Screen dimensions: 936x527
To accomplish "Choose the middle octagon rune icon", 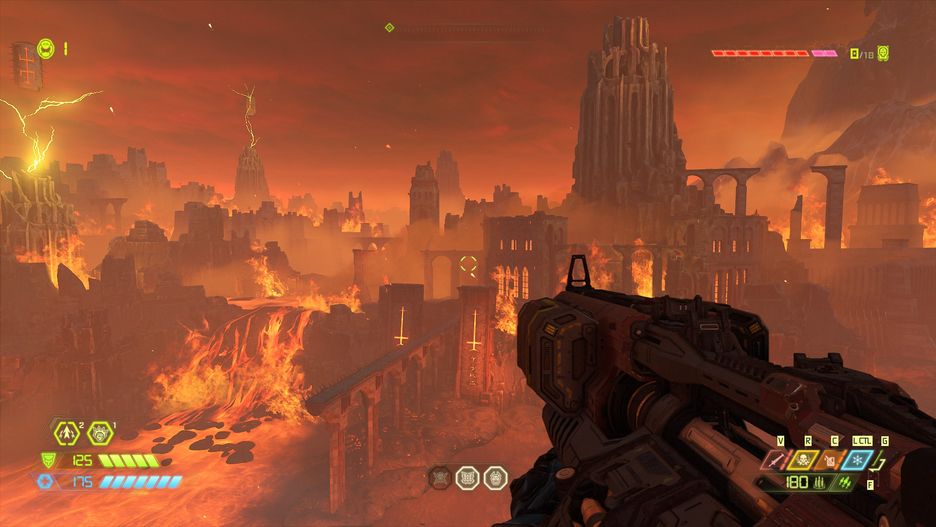I will pos(467,478).
